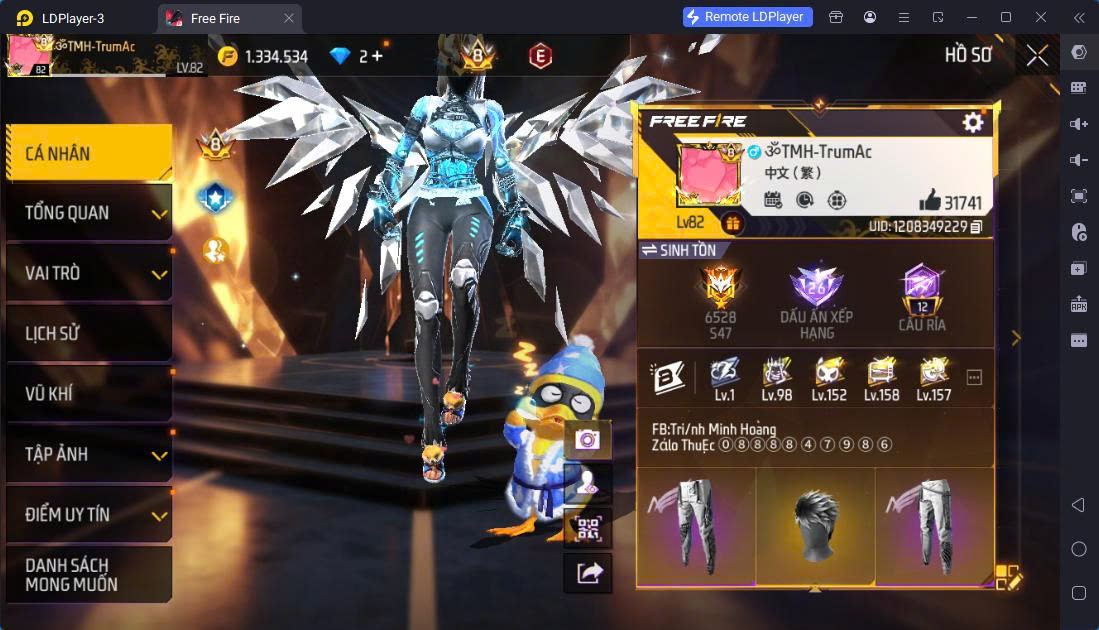Share the profile with arrow button
This screenshot has height=630, width=1099.
(587, 572)
